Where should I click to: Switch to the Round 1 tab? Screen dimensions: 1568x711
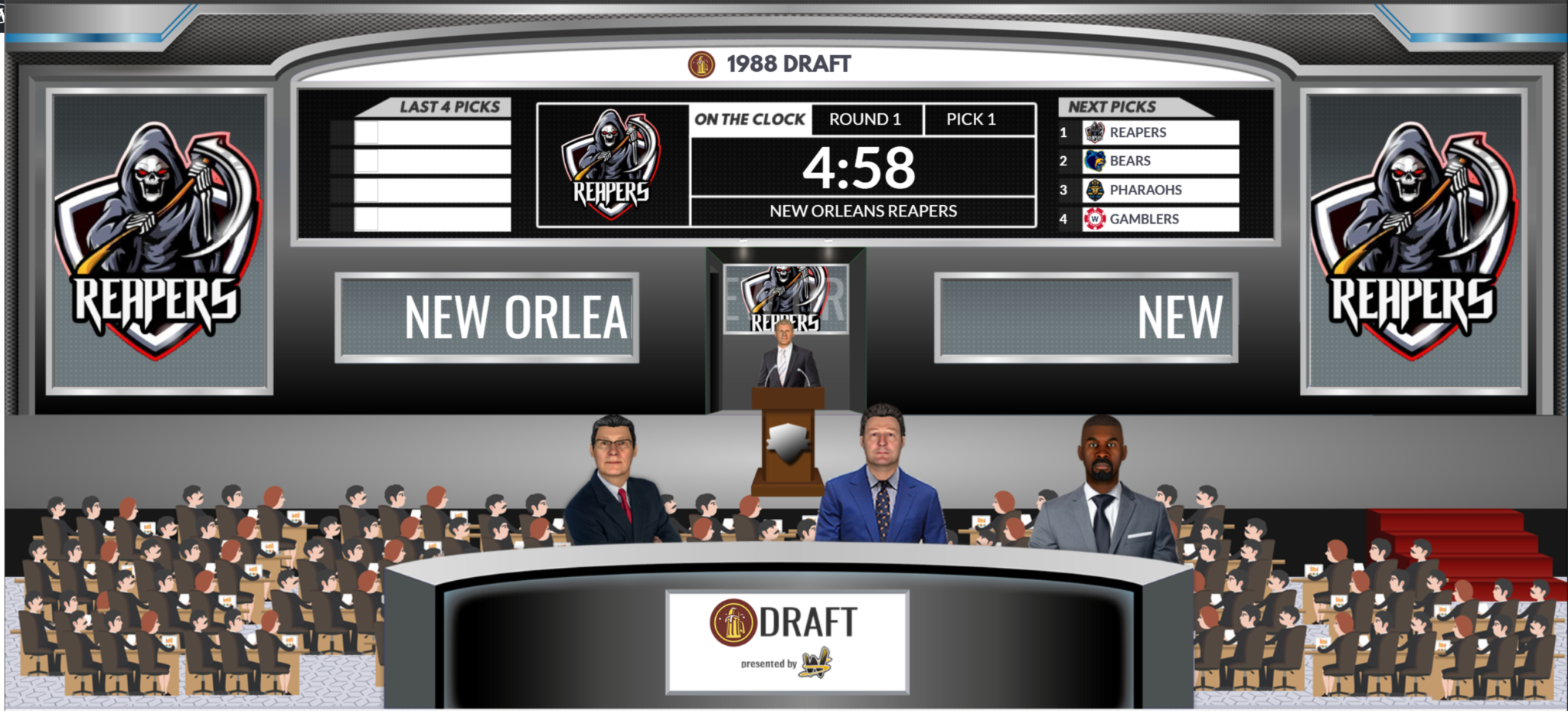[866, 119]
